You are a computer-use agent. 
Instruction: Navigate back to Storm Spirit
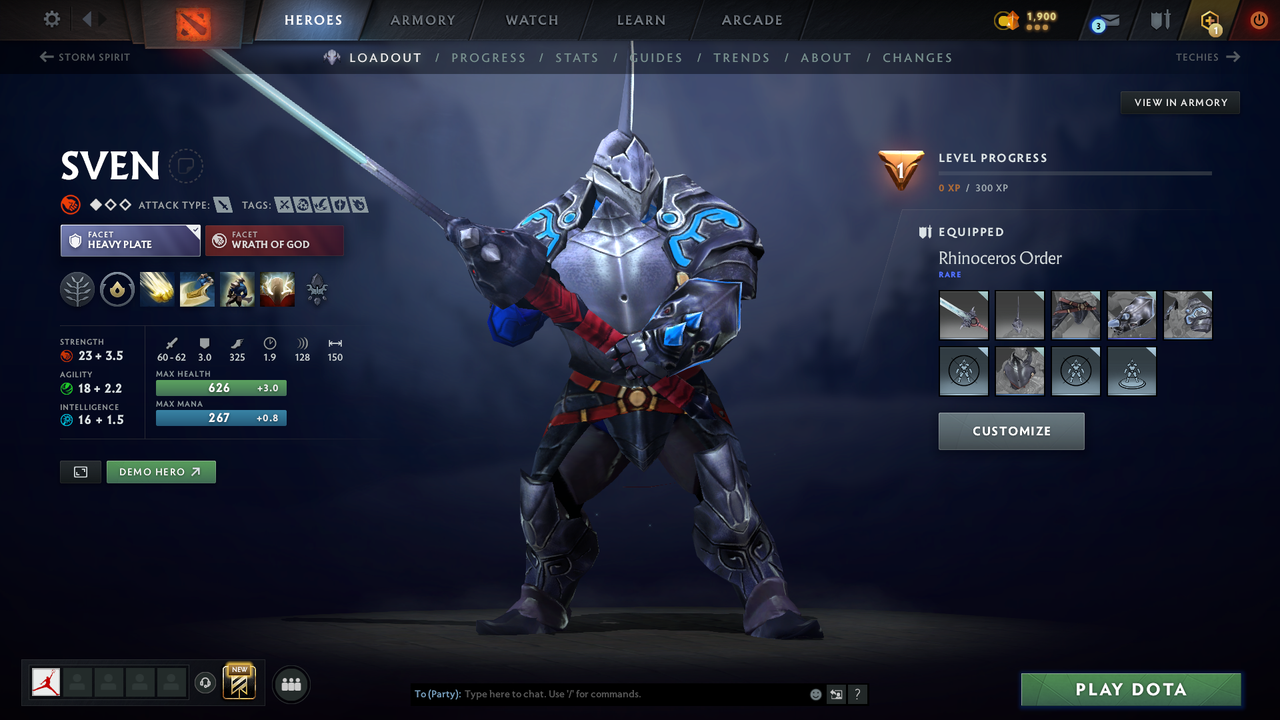coord(84,57)
